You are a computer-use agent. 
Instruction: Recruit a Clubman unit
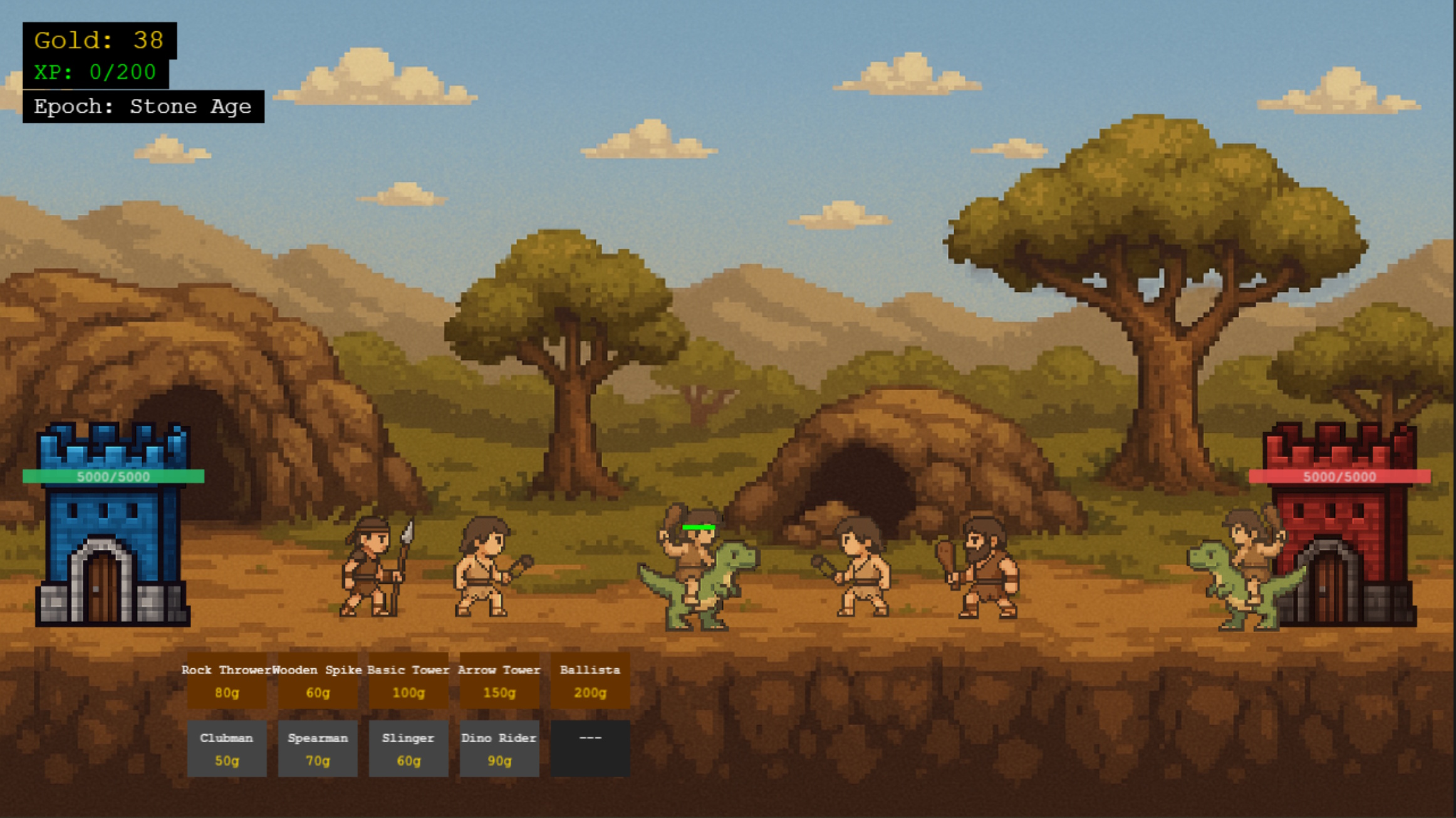point(227,750)
